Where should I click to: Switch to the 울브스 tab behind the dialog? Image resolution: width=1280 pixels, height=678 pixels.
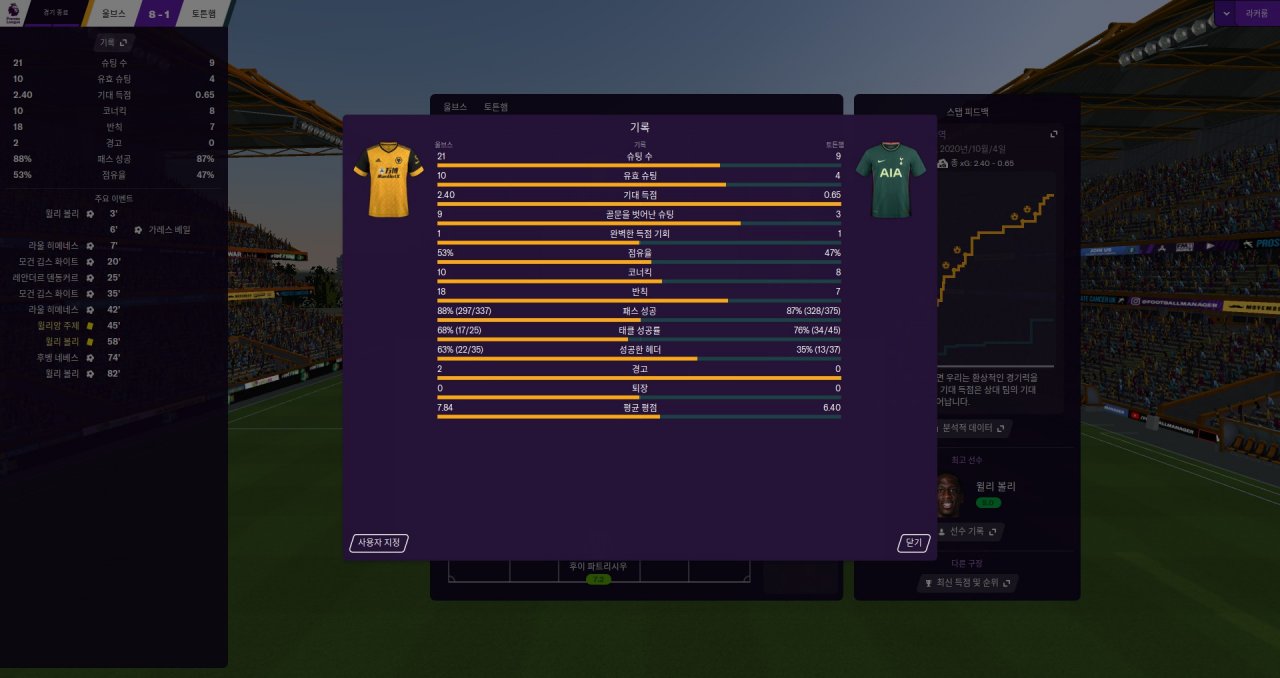tap(455, 106)
